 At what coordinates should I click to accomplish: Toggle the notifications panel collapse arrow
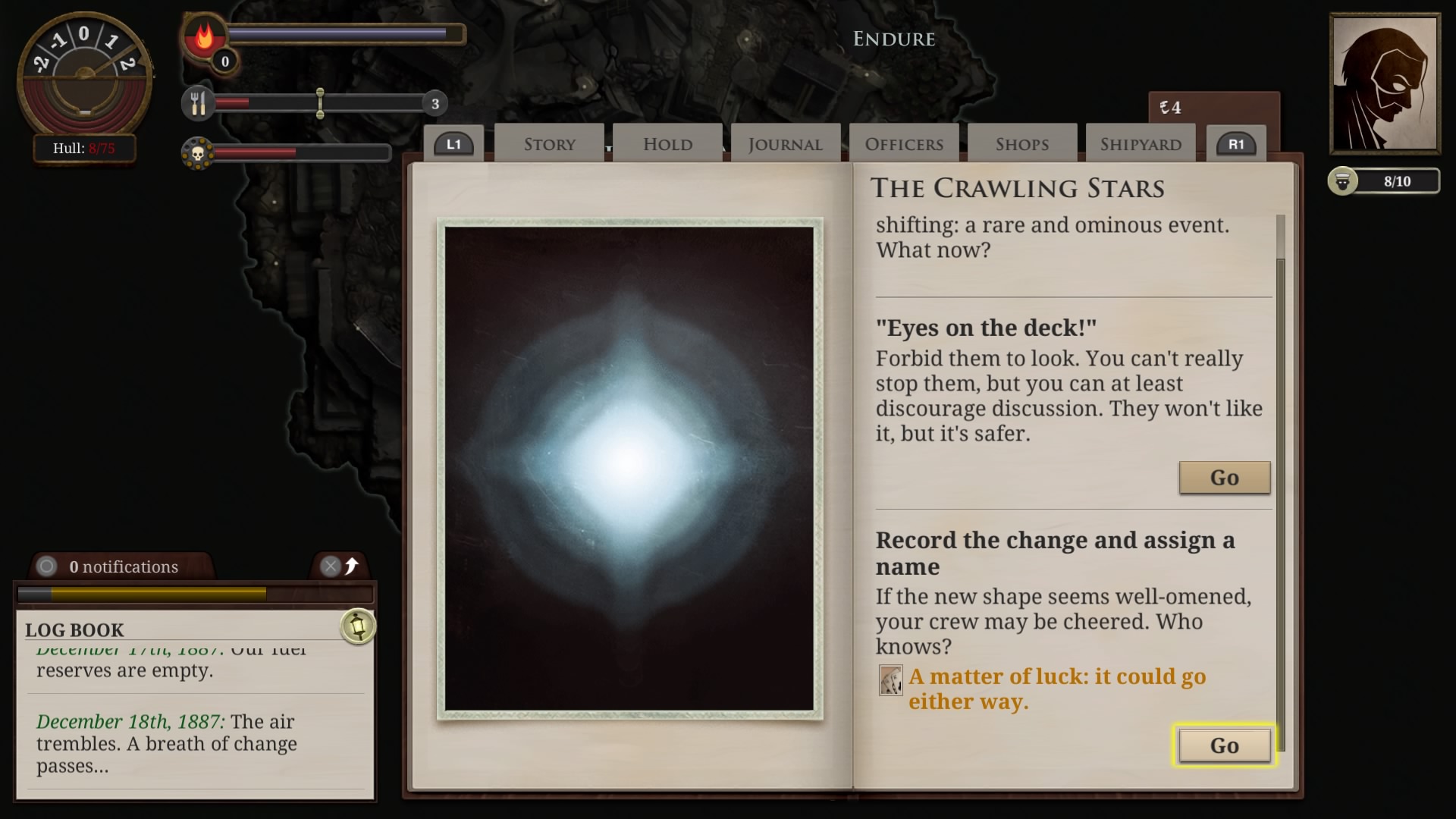coord(351,565)
